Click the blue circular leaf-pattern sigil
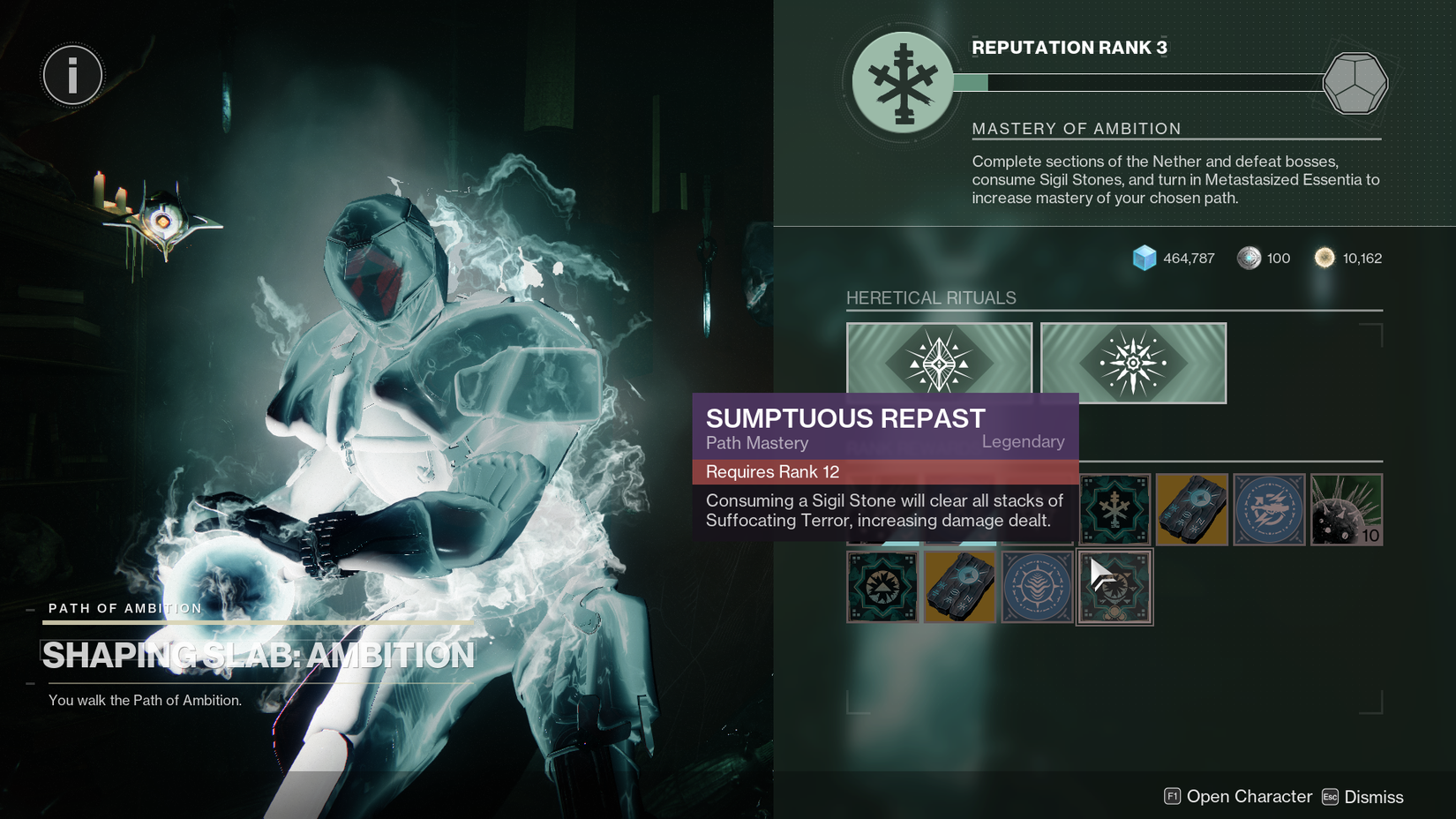1456x819 pixels. (x=1037, y=586)
